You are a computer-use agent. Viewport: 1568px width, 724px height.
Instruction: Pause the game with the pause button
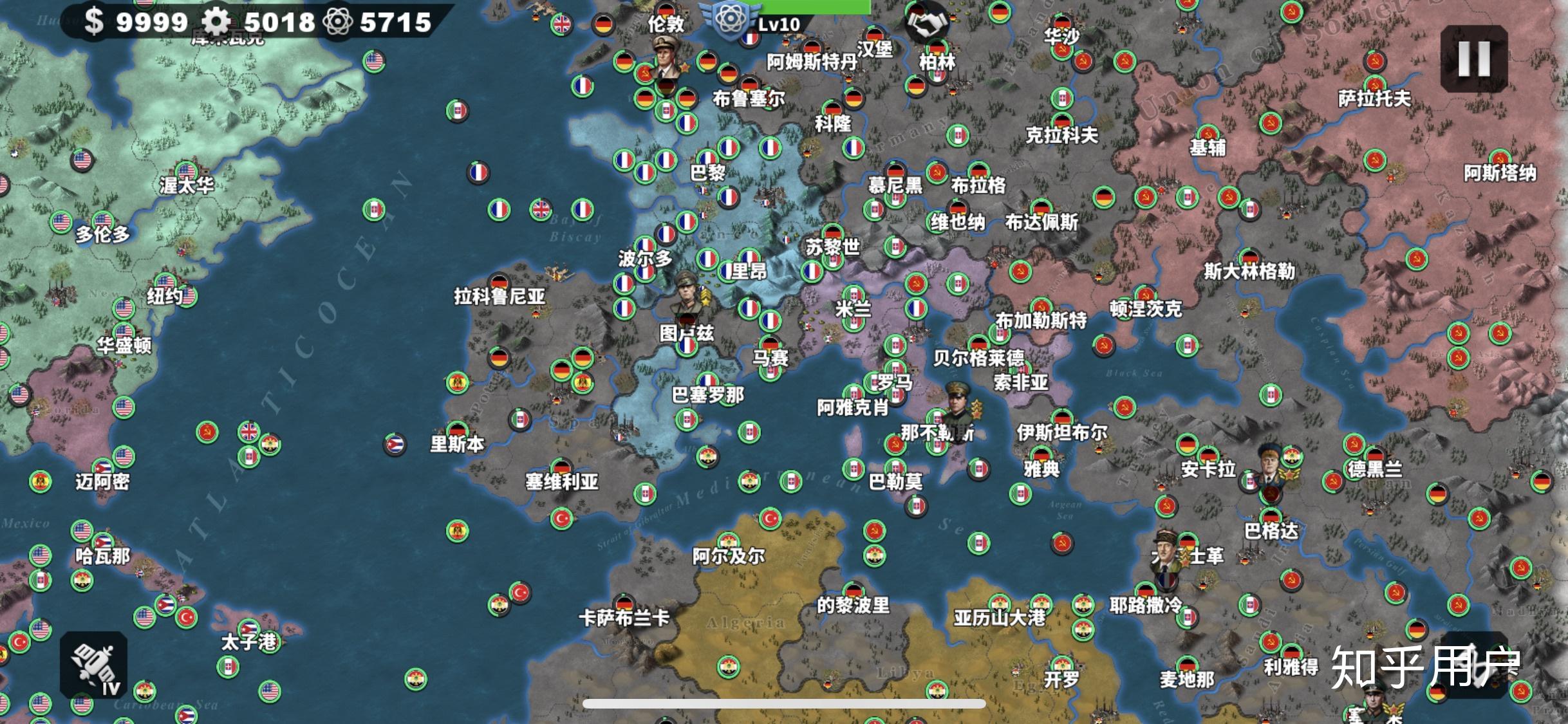(x=1473, y=59)
